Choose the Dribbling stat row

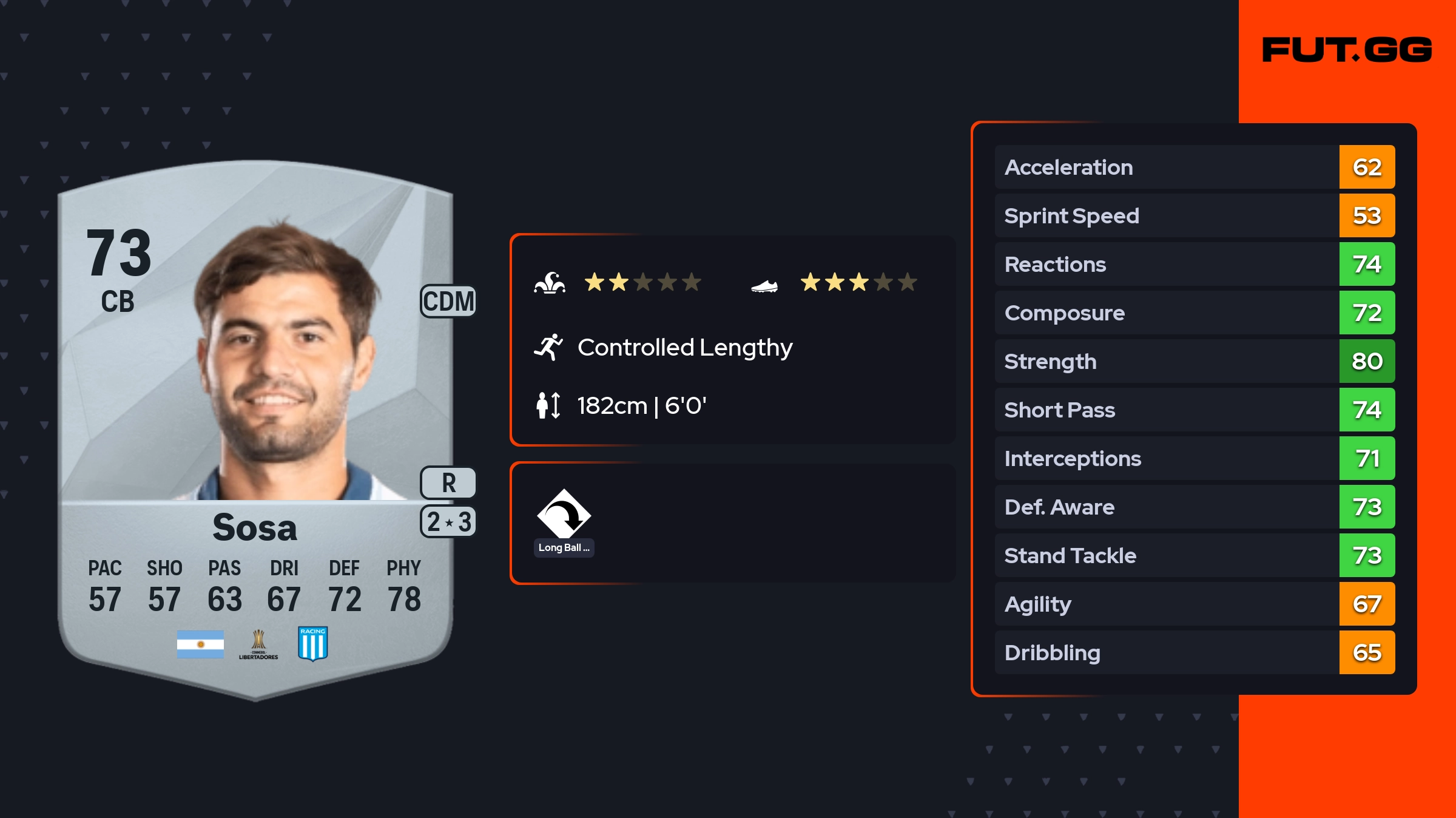pos(1194,652)
